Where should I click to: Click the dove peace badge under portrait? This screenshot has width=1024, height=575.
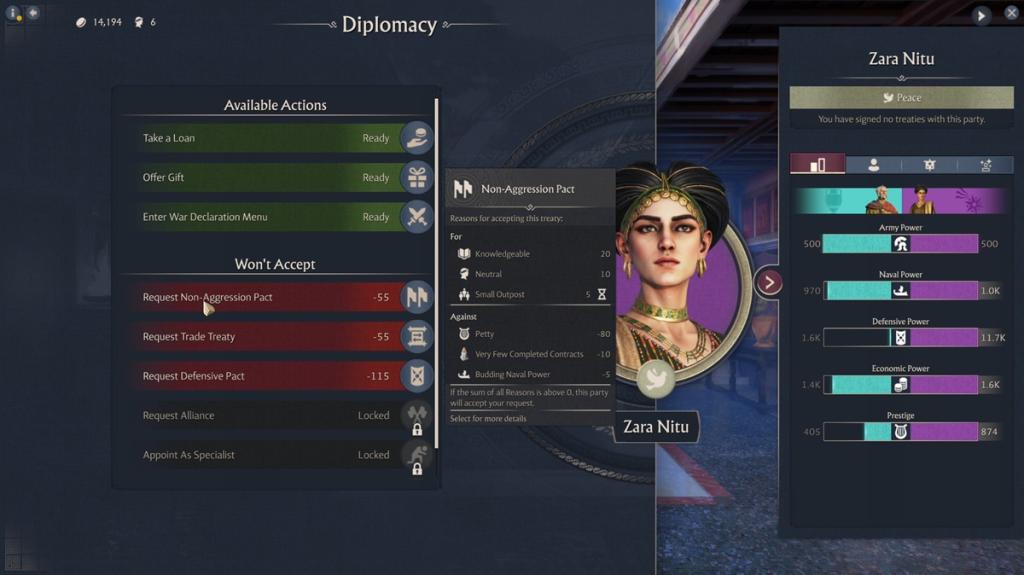point(656,379)
